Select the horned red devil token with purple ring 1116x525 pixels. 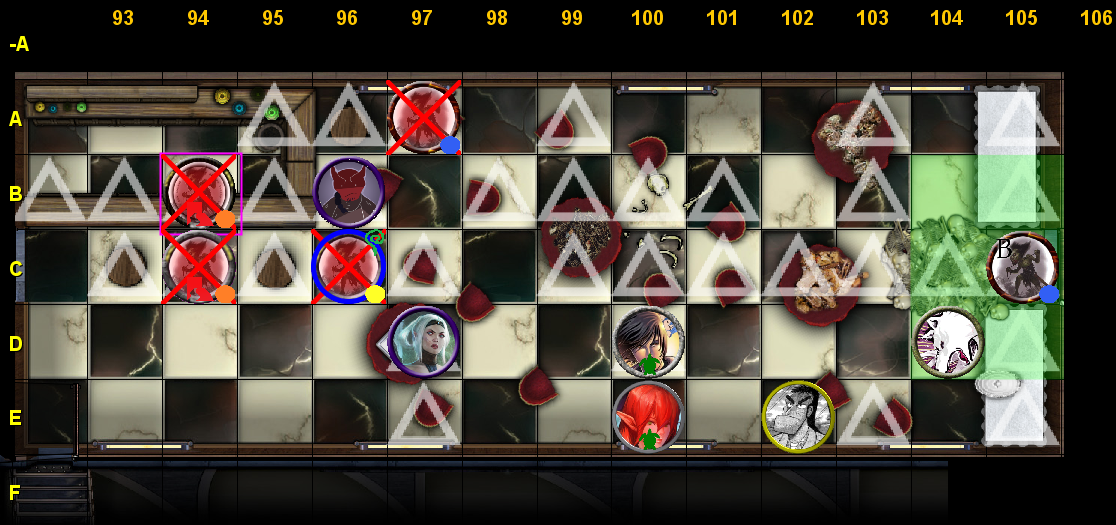coord(349,193)
